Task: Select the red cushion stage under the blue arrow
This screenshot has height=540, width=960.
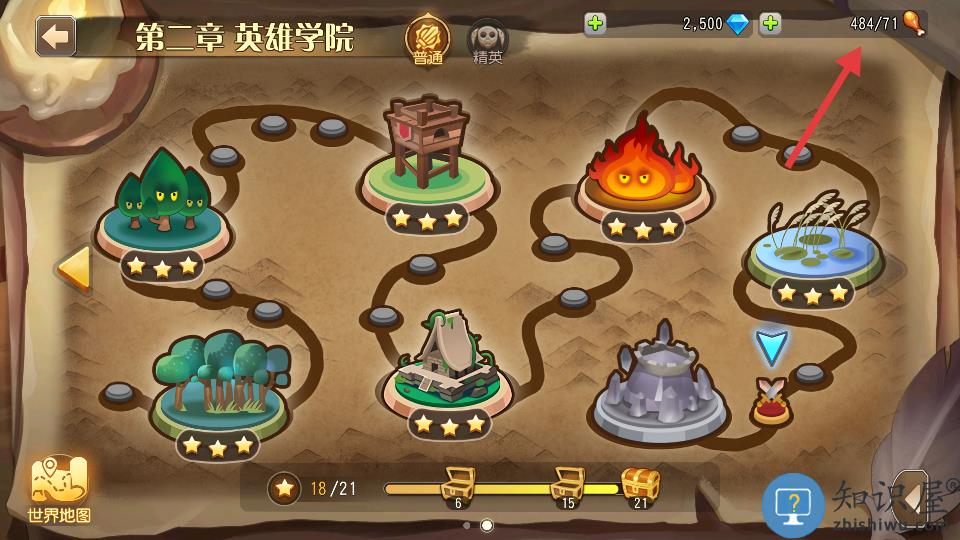Action: point(771,403)
